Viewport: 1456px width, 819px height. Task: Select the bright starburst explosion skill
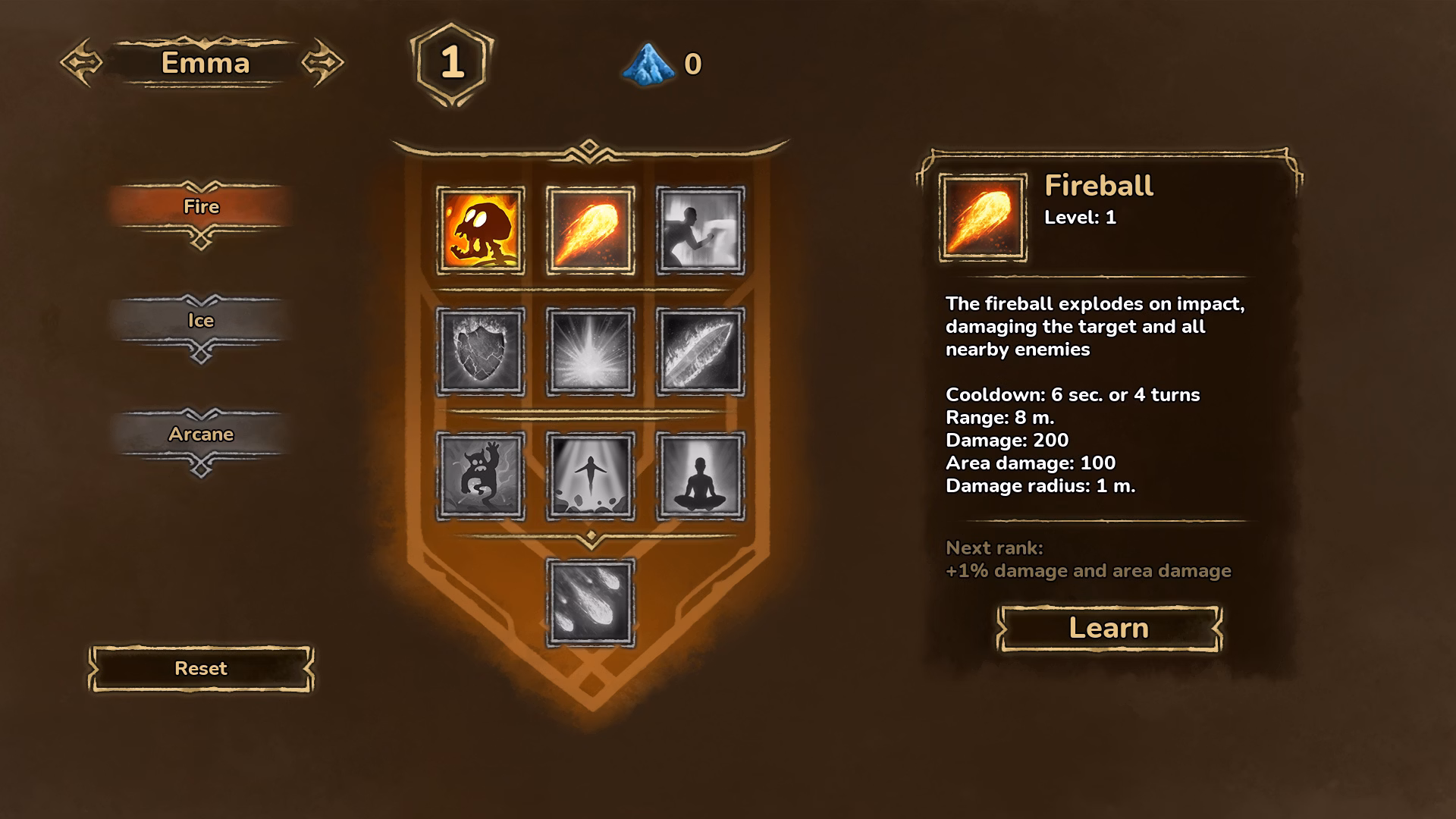tap(590, 352)
